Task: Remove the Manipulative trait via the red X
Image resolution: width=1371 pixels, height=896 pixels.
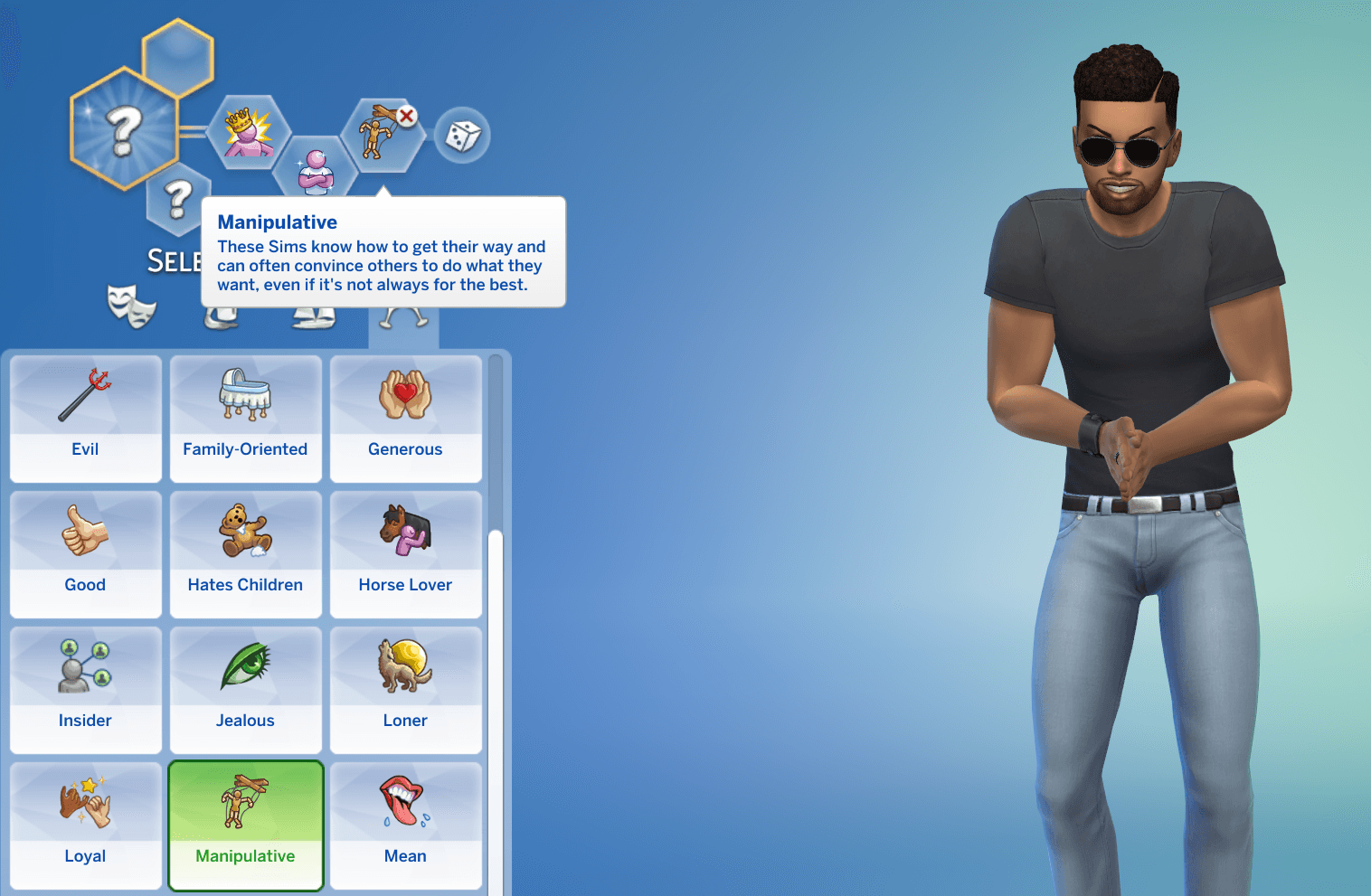Action: tap(407, 116)
